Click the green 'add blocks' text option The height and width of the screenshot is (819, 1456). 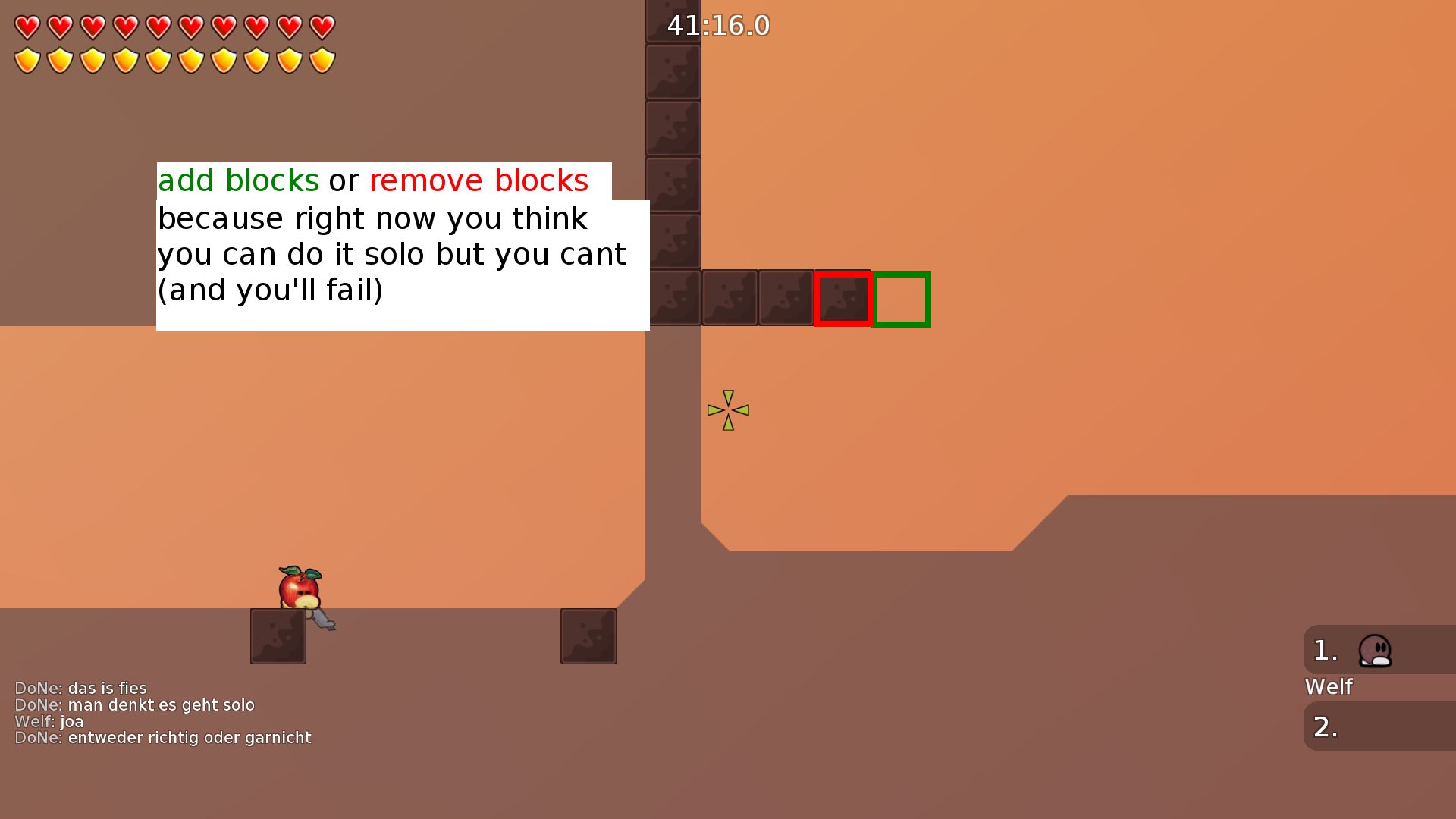(237, 180)
